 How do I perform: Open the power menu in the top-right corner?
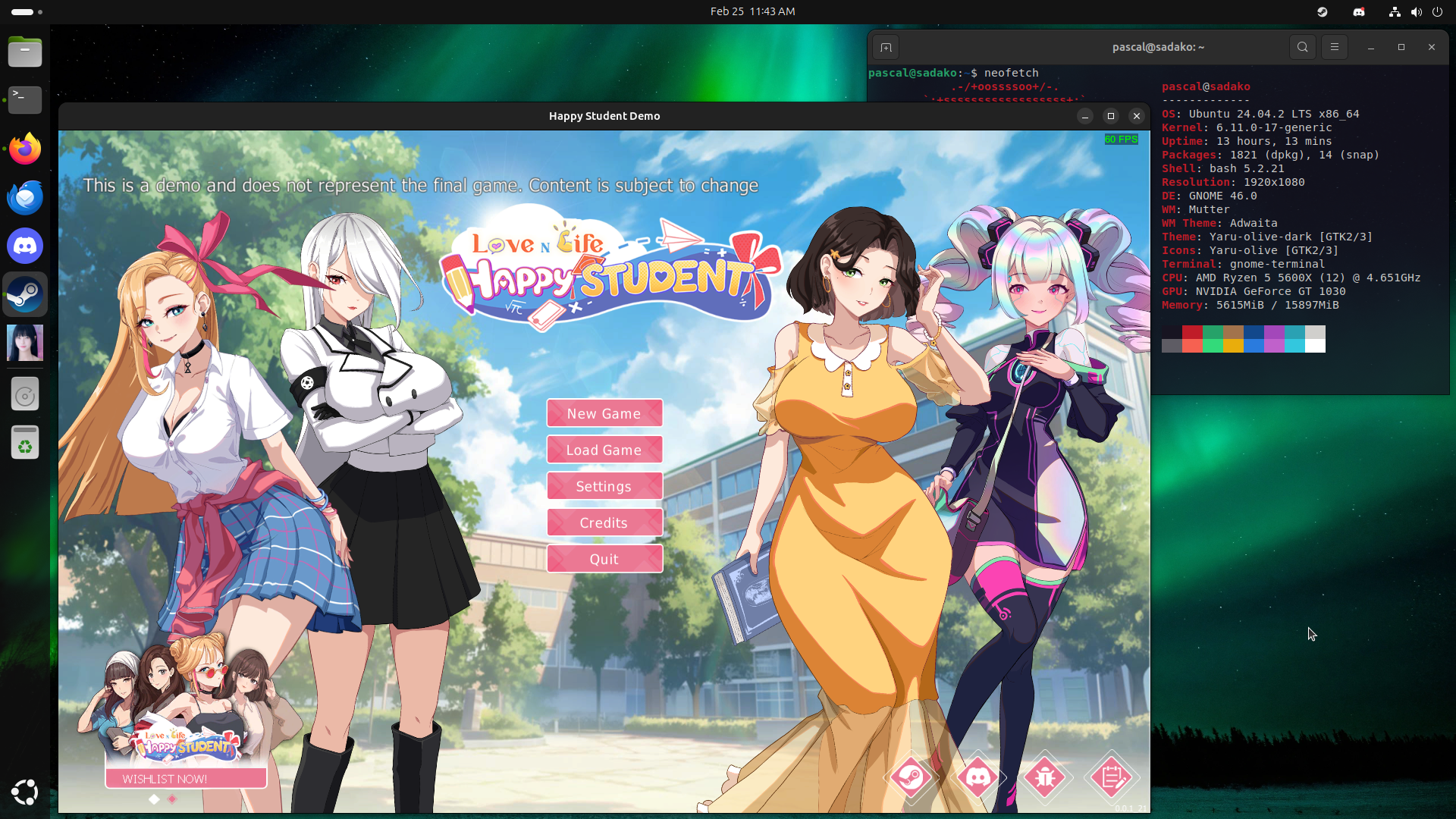[x=1438, y=11]
